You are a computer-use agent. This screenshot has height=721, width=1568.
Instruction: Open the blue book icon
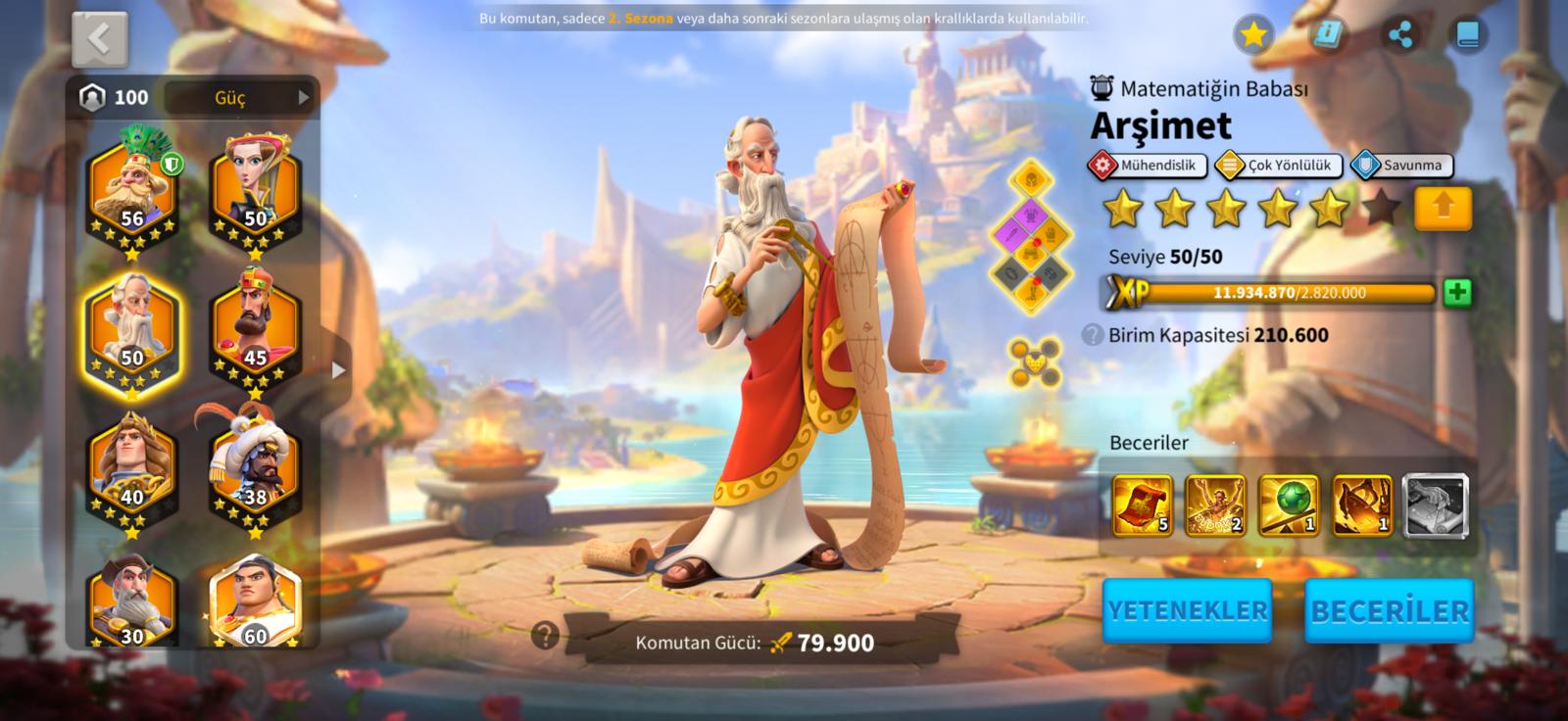1467,35
